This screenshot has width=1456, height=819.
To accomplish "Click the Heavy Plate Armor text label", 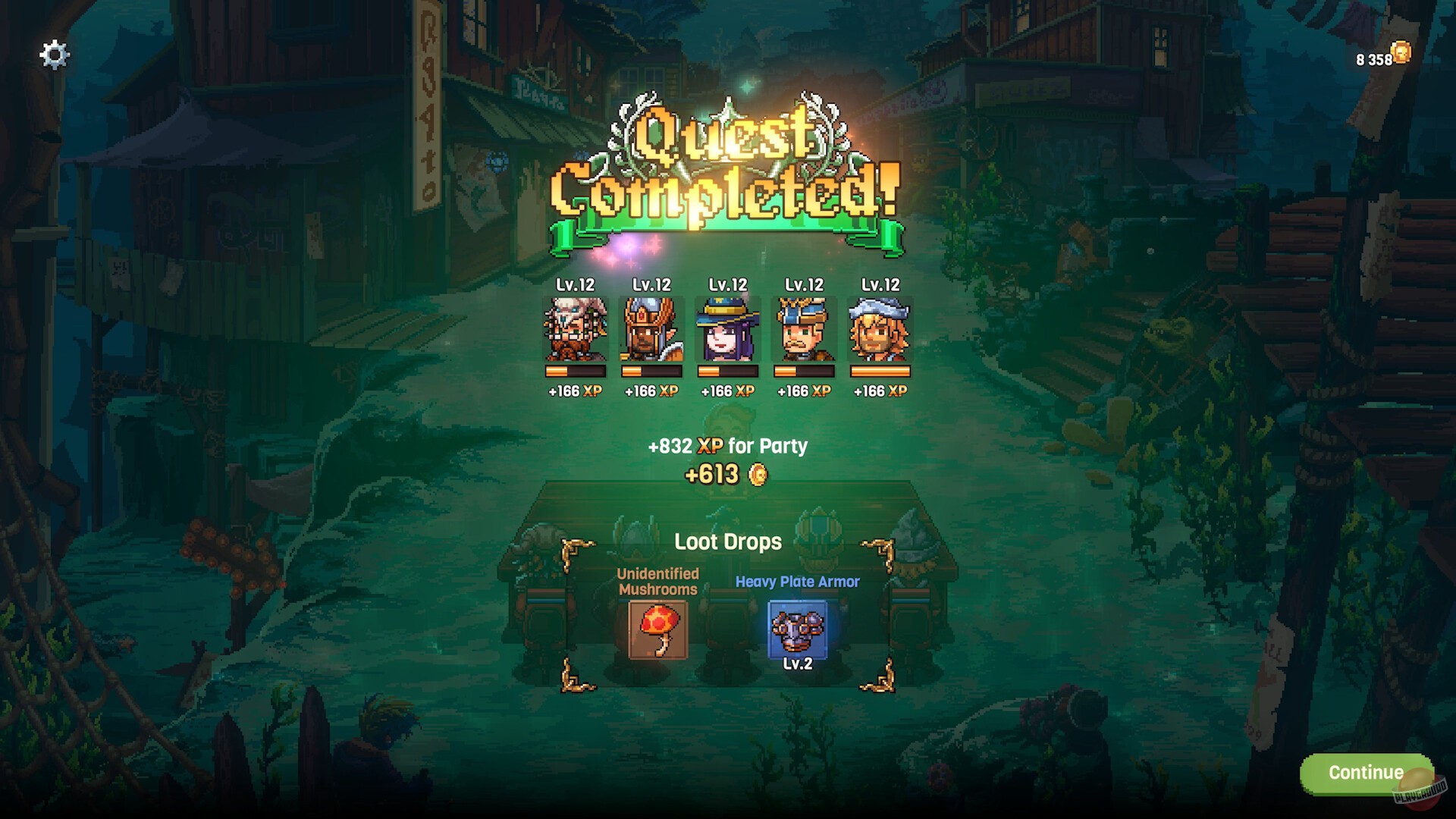I will [798, 582].
